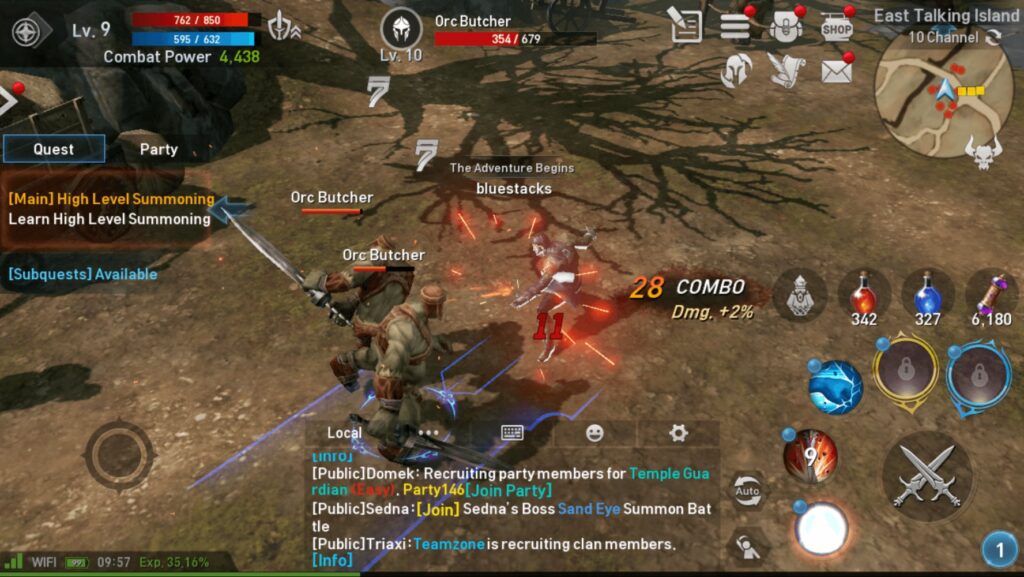1024x577 pixels.
Task: Use the purple scroll item
Action: pyautogui.click(x=991, y=296)
